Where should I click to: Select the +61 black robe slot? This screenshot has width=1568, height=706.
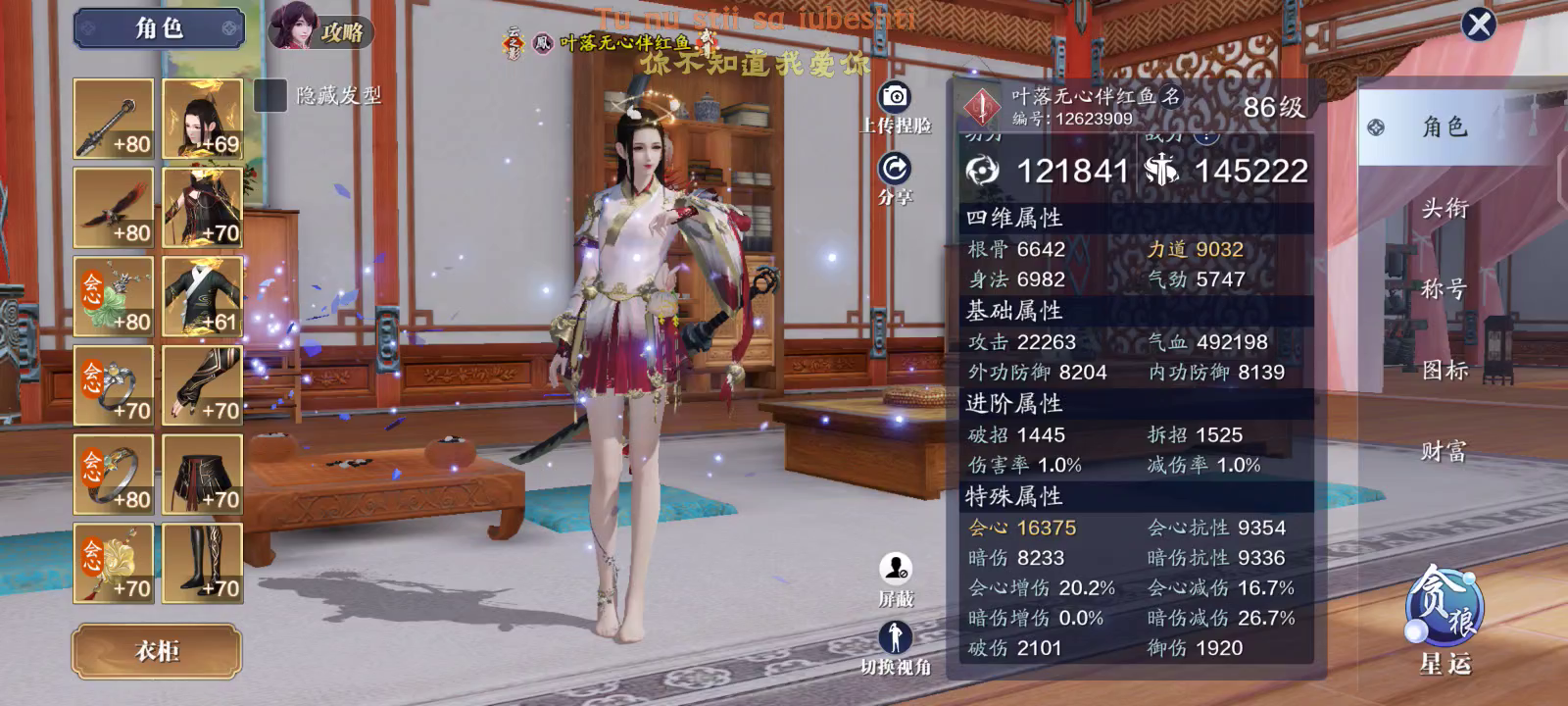[203, 296]
